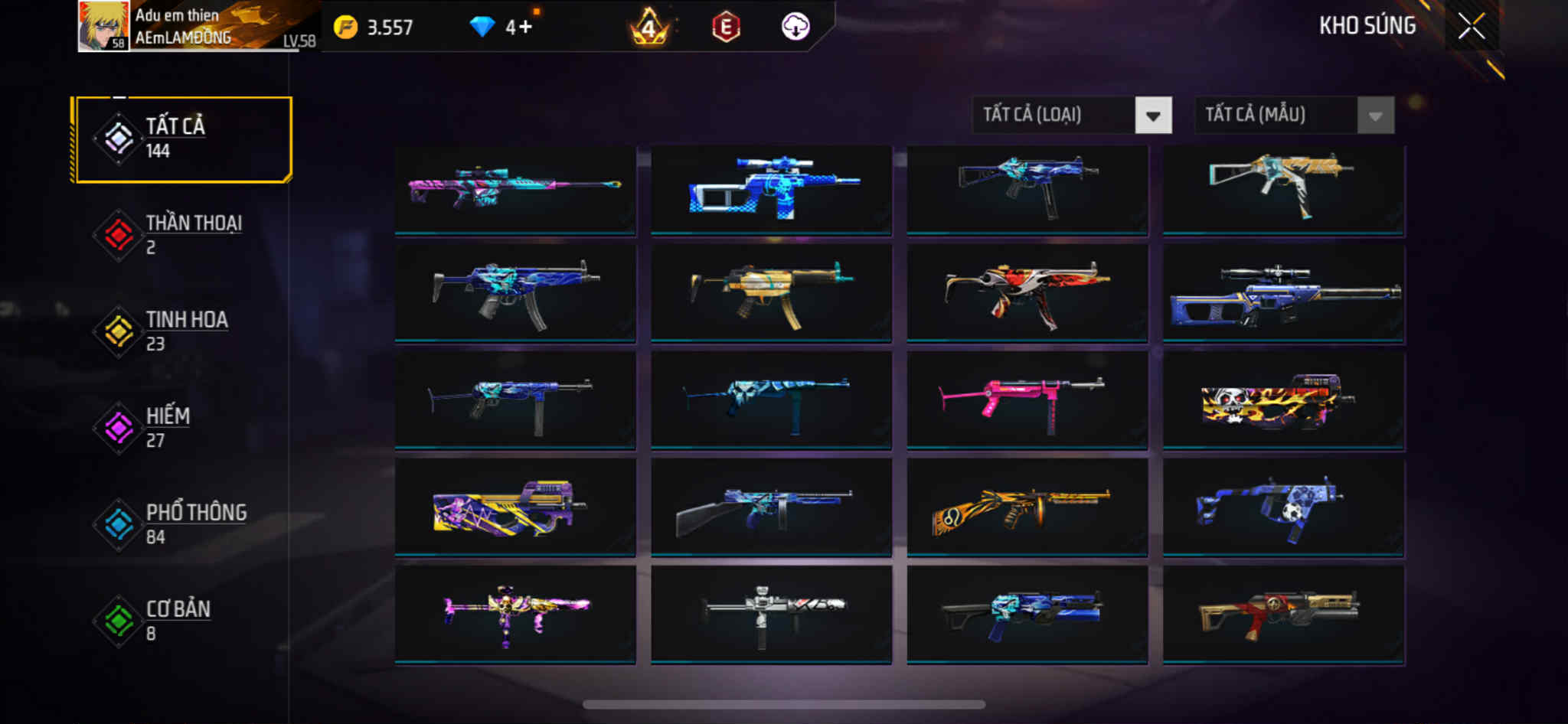Choose the skull and flames P90 skin
This screenshot has width=1568, height=724.
[1283, 400]
